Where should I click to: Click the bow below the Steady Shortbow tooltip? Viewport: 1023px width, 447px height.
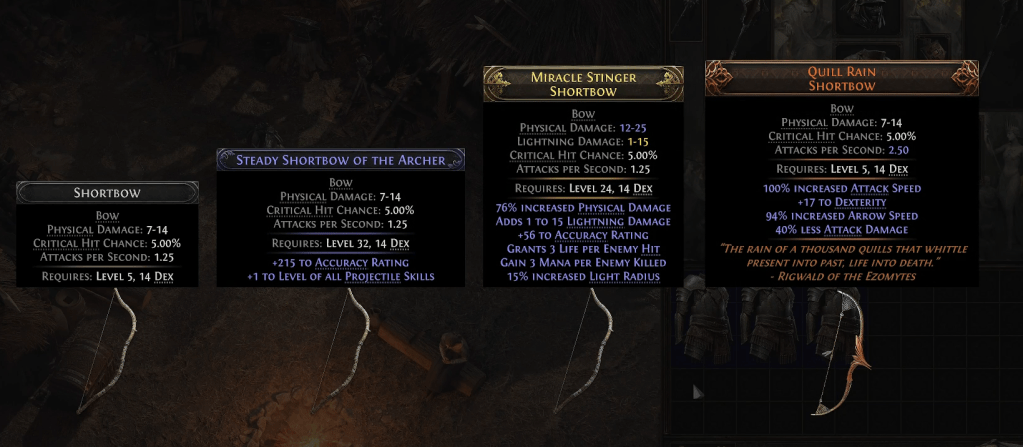(x=342, y=345)
